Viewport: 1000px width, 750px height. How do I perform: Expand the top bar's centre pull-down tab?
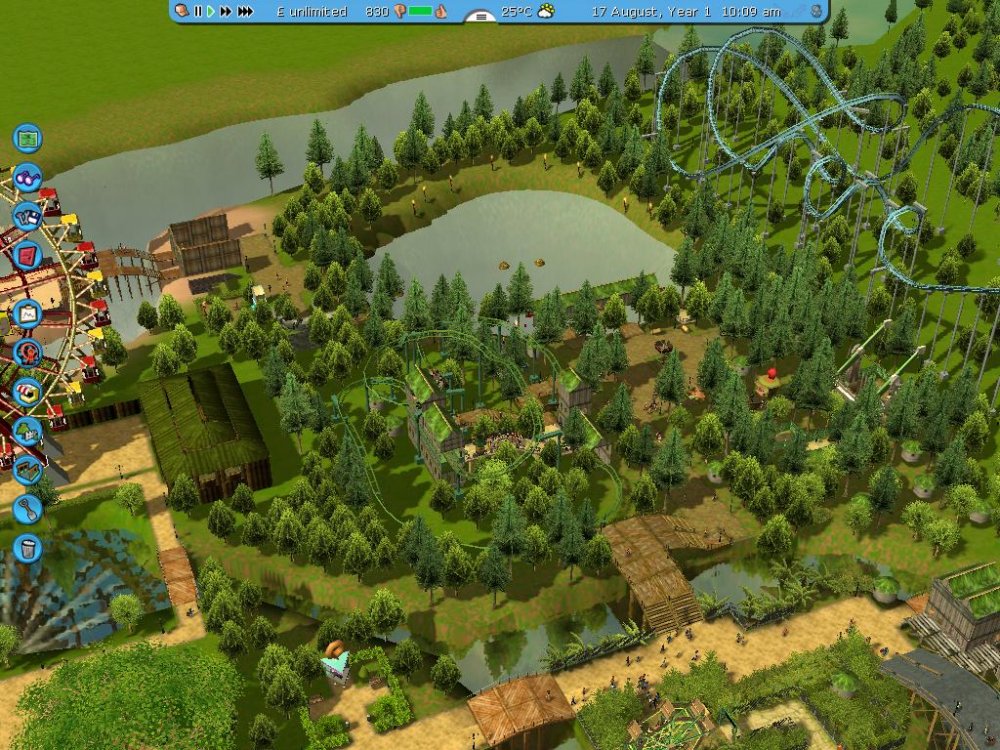(x=483, y=15)
